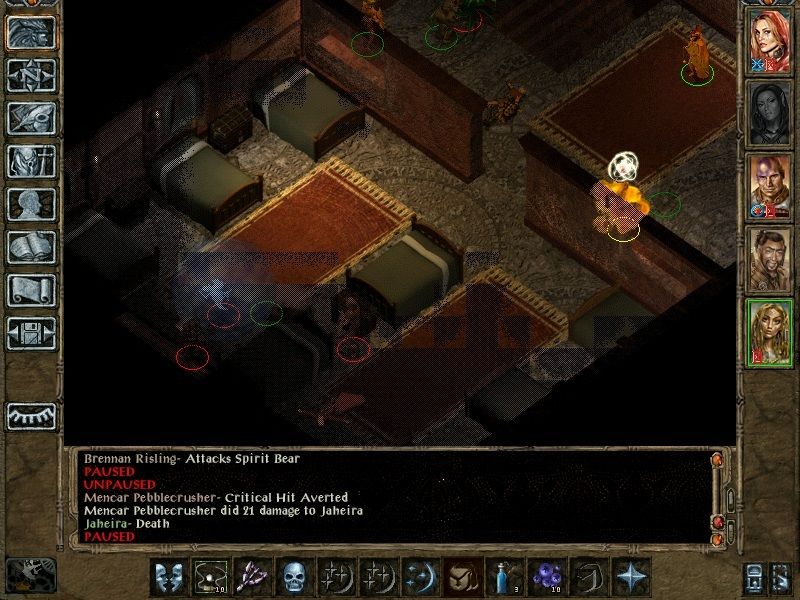The height and width of the screenshot is (600, 800).
Task: Select the bearded man's portrait
Action: point(769,261)
